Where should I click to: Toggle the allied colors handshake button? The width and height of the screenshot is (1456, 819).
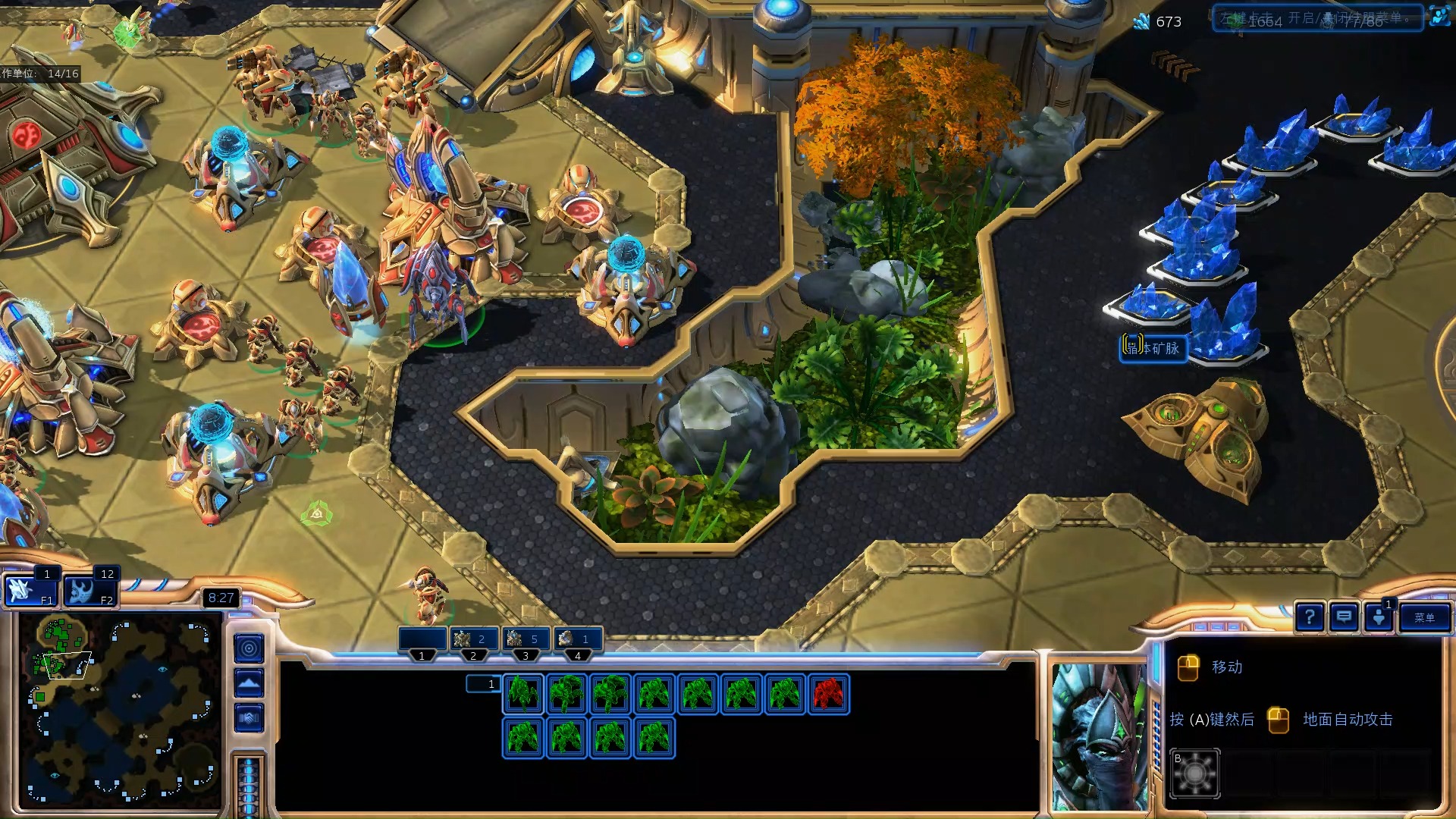[249, 717]
